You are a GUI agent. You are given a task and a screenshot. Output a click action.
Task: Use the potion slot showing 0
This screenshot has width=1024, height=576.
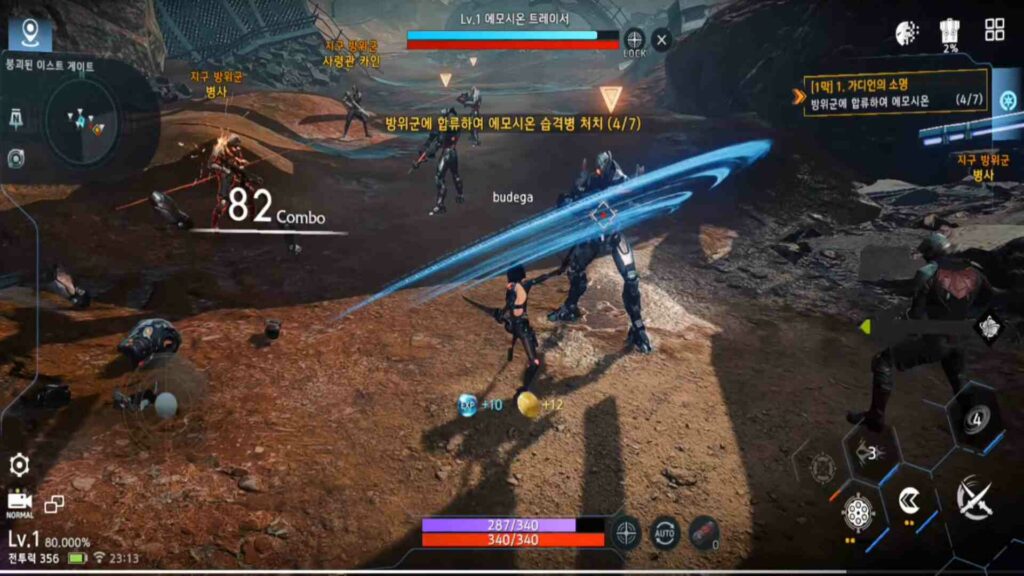tap(704, 530)
